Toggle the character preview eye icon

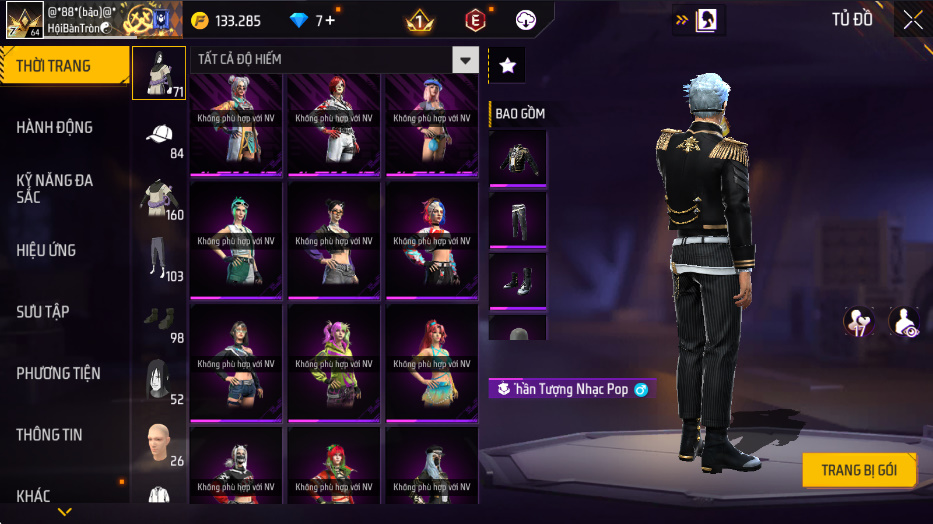905,322
